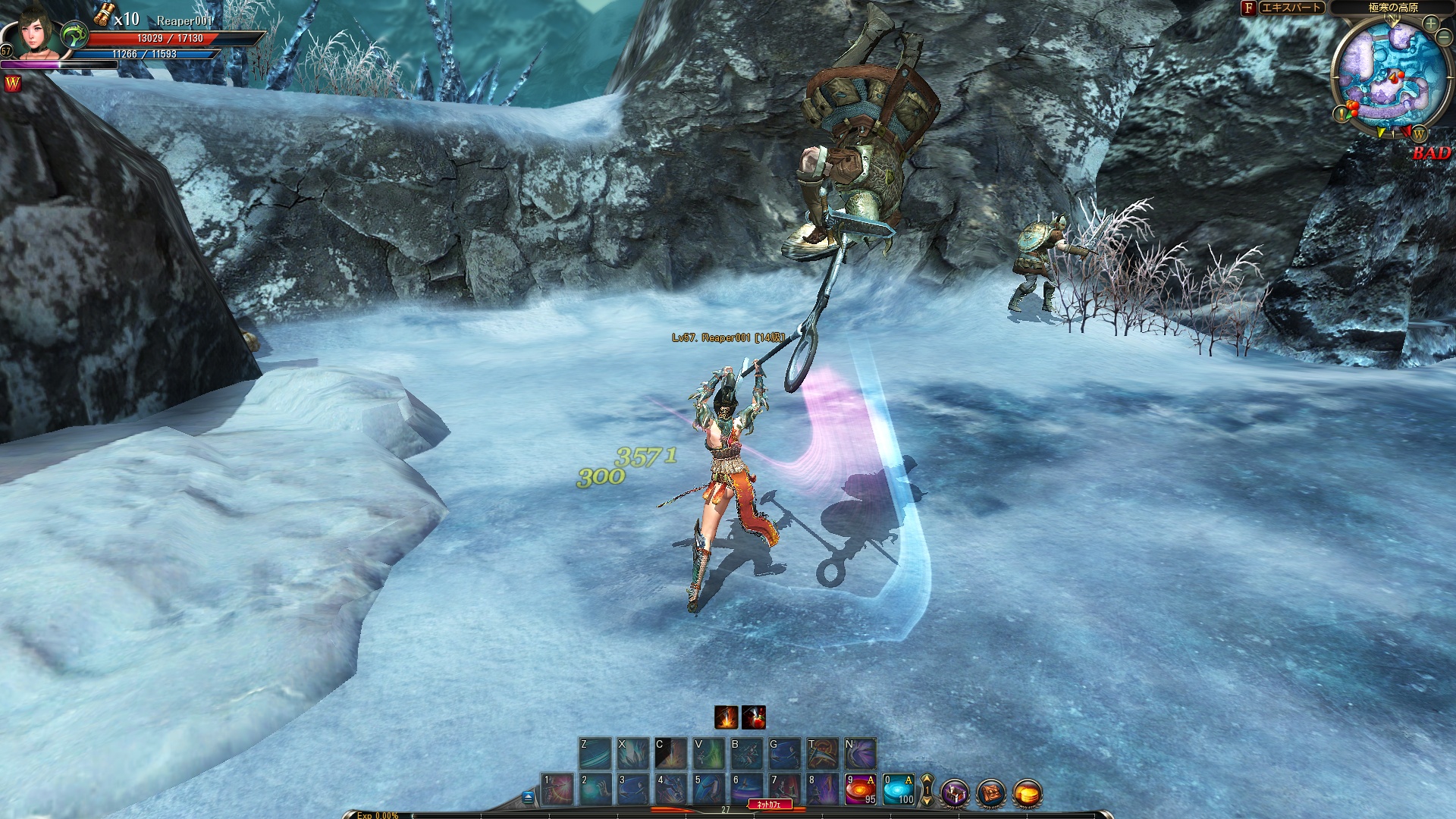Viewport: 1456px width, 819px height.
Task: Click the Reaper001 character portrait
Action: coord(36,34)
